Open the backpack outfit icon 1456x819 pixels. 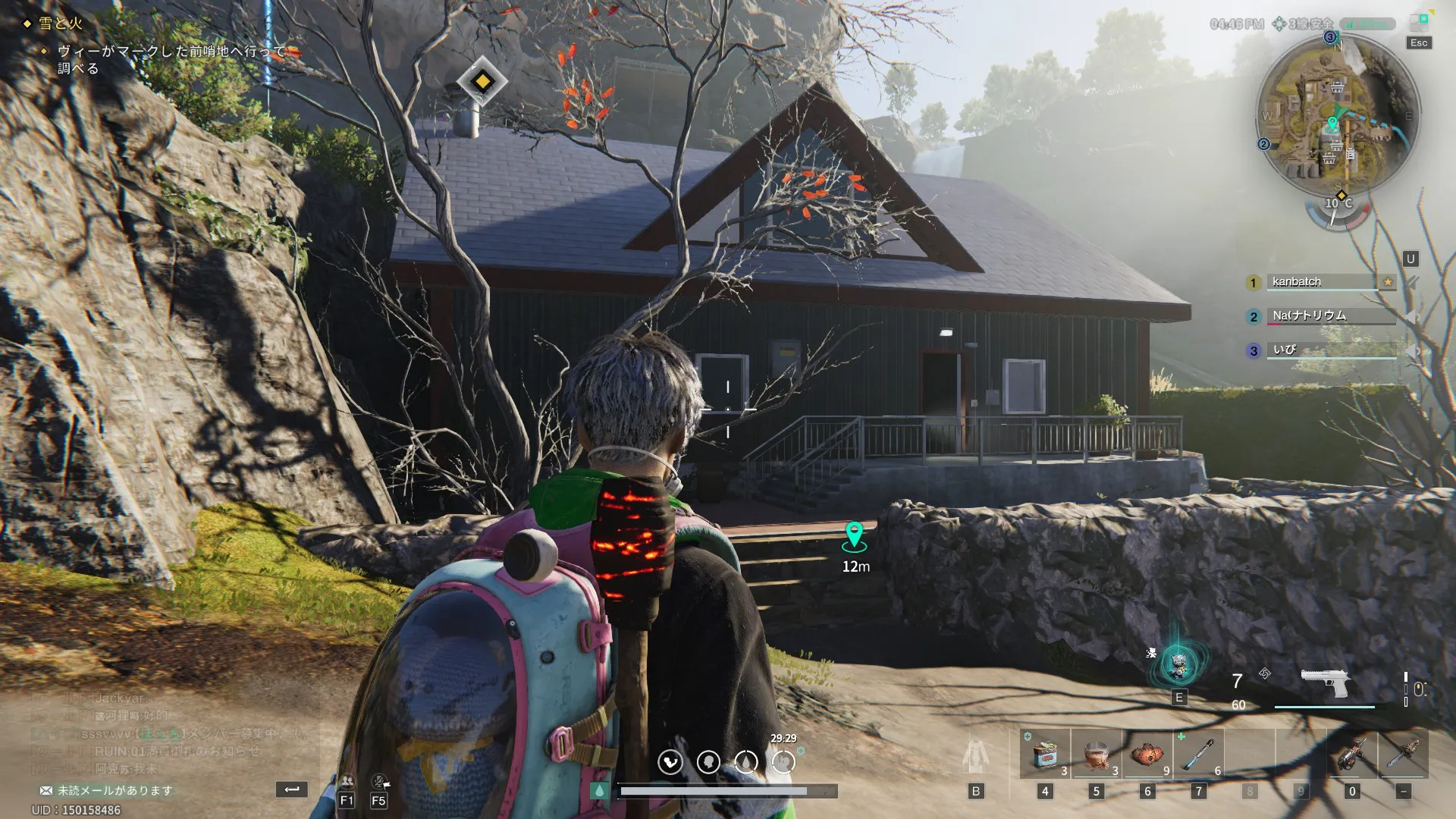click(x=976, y=756)
